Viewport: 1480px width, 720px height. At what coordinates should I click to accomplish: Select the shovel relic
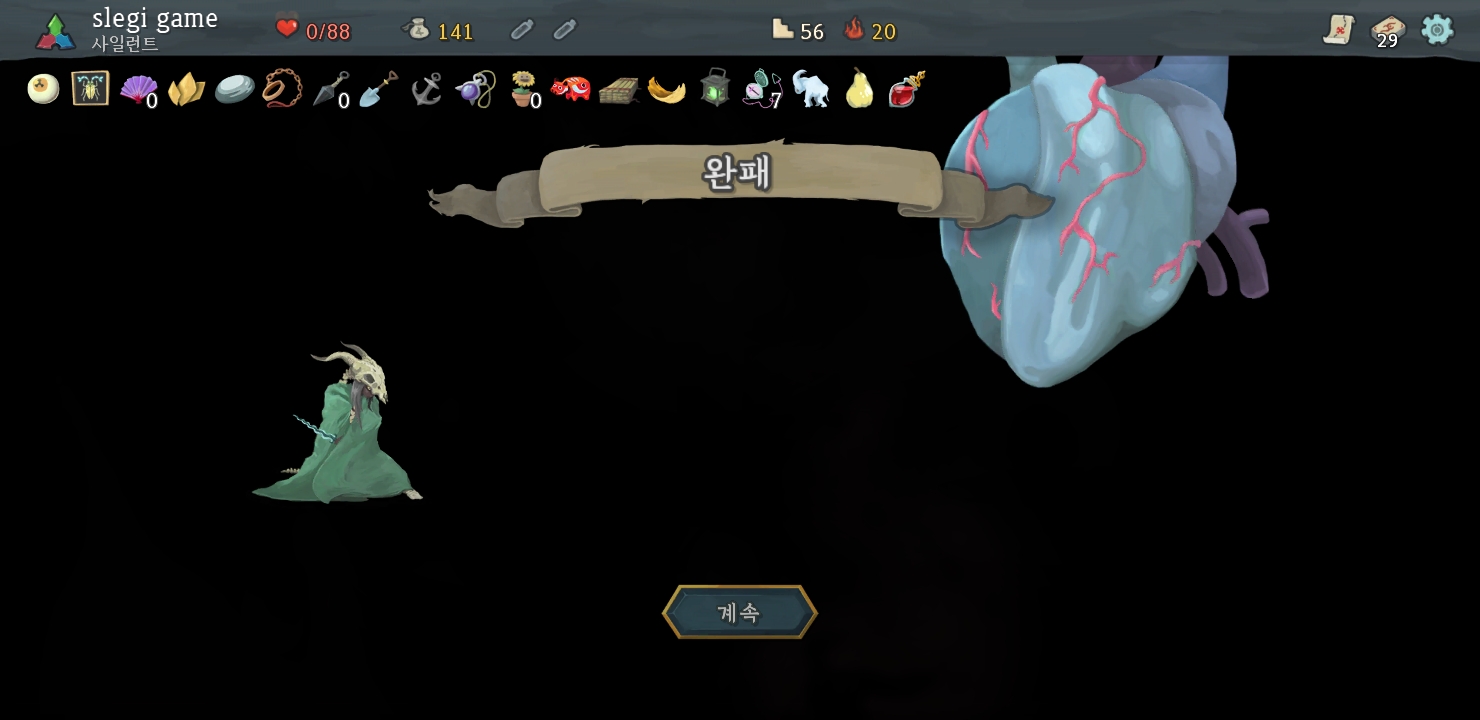[x=378, y=90]
